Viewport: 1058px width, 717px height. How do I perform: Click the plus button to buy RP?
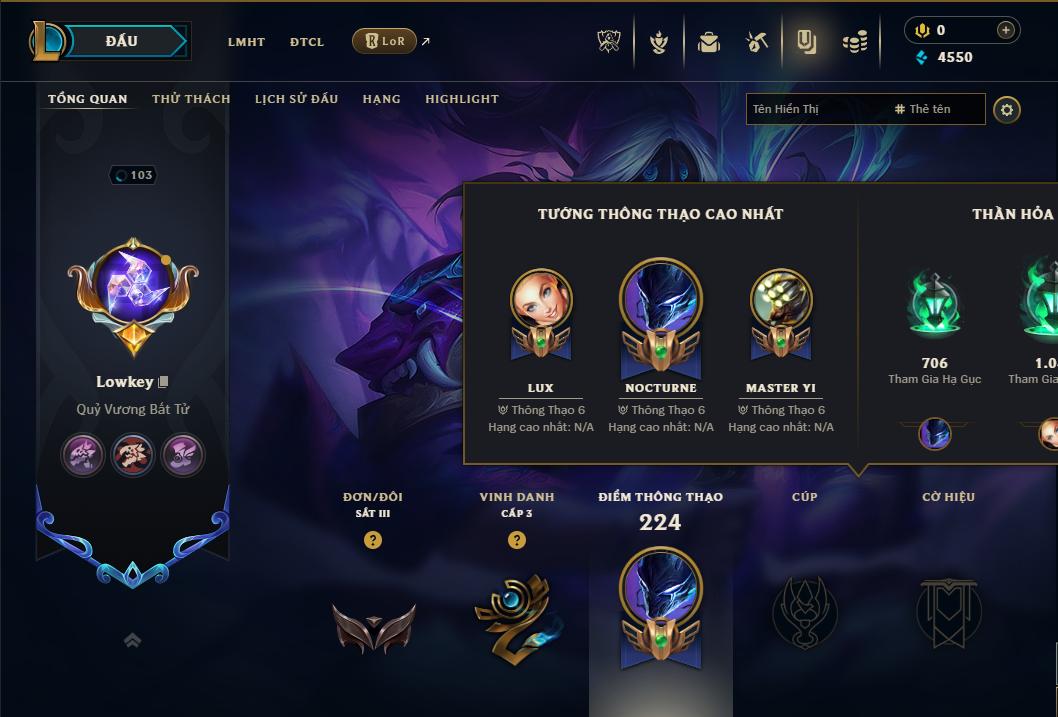1005,30
